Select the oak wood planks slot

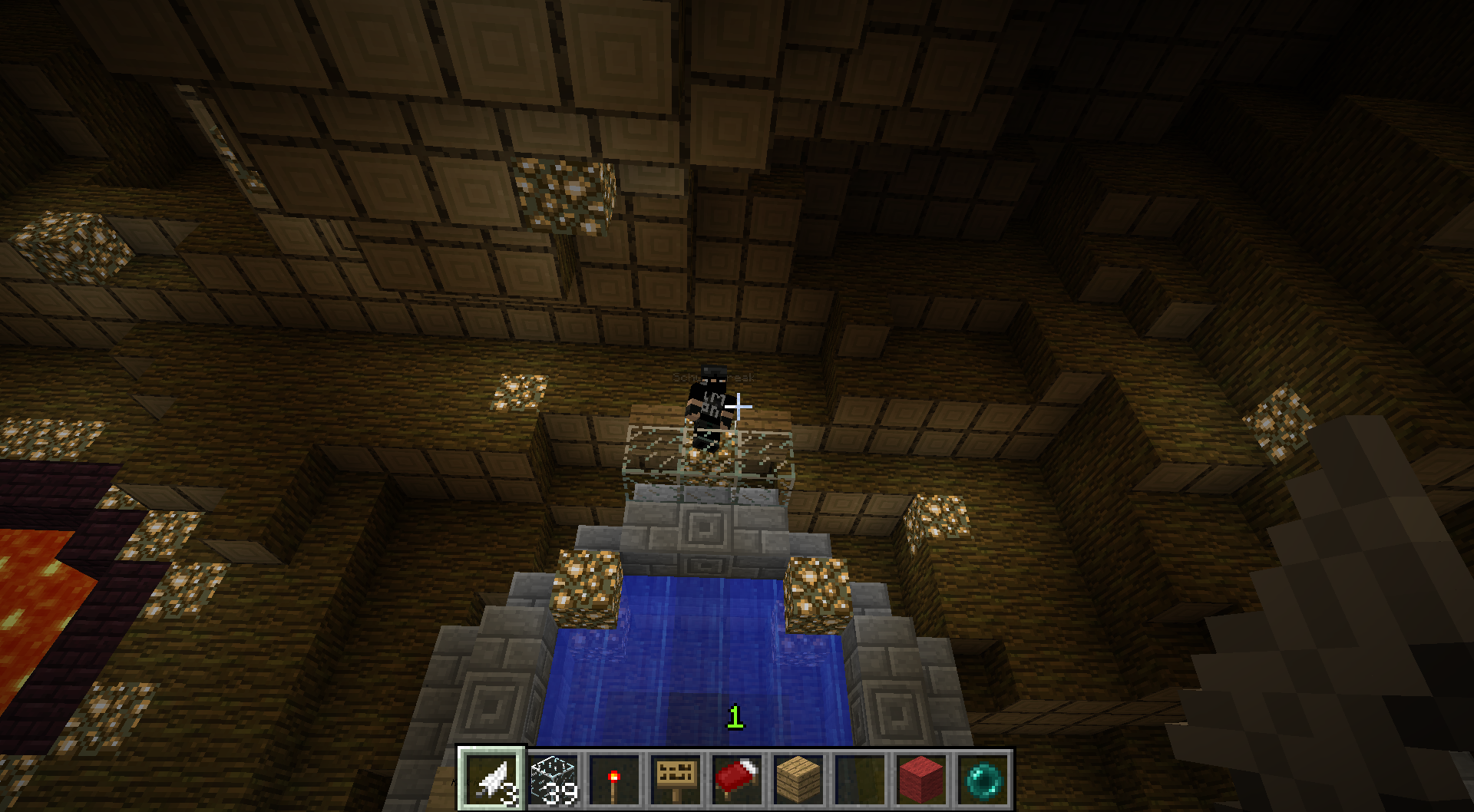tap(799, 777)
